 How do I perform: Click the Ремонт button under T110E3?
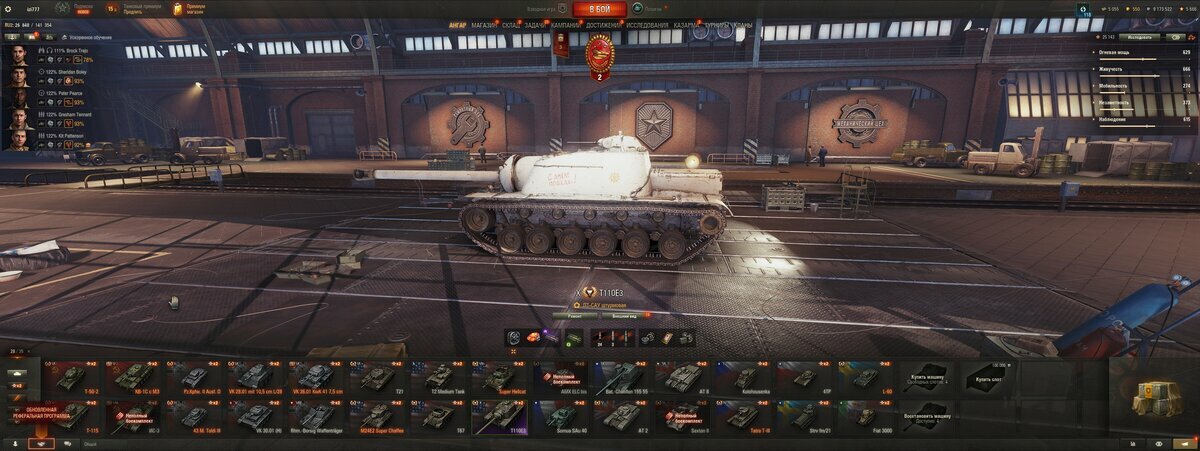[575, 315]
